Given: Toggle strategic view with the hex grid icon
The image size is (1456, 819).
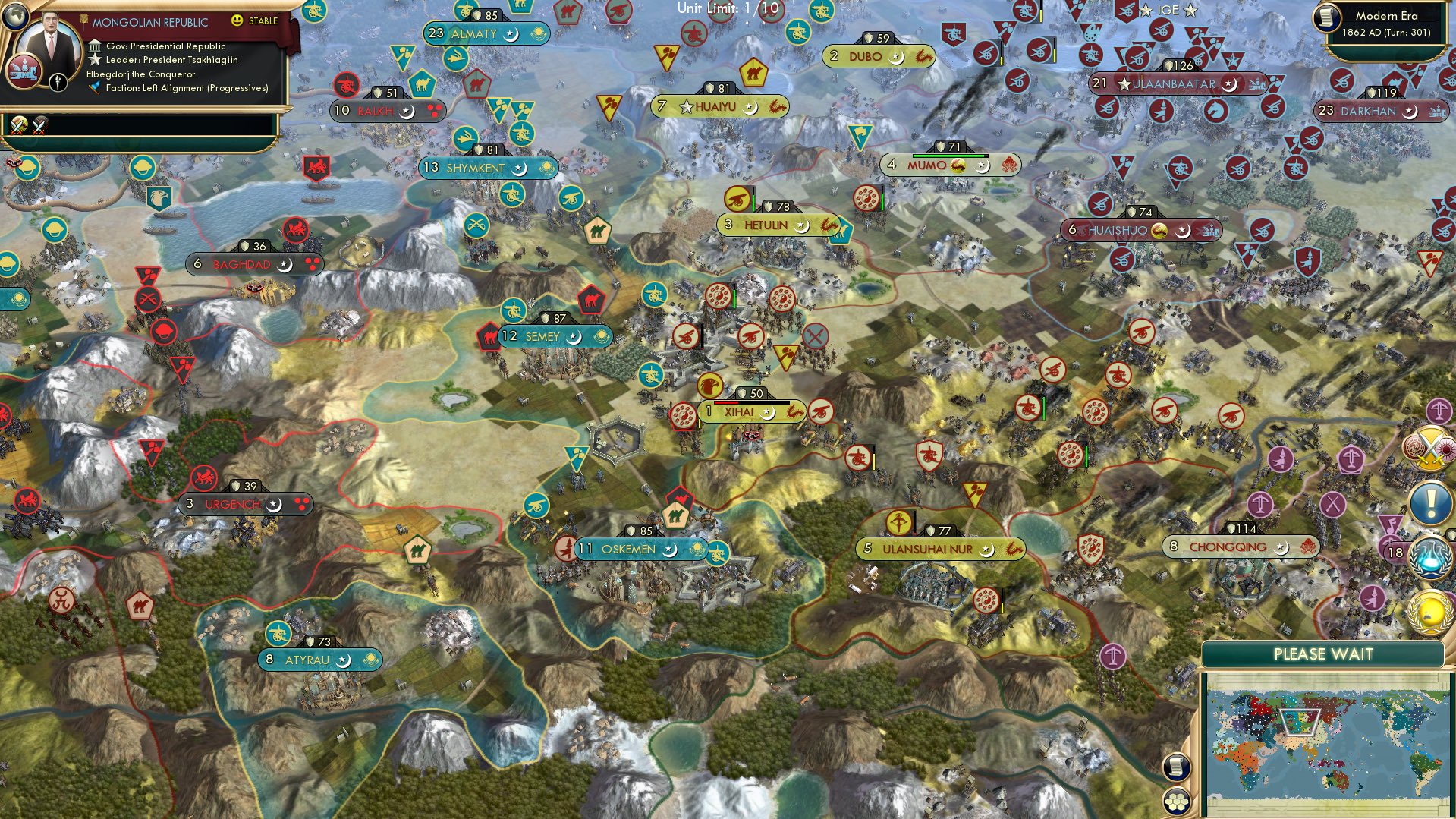Looking at the screenshot, I should coord(1176,802).
